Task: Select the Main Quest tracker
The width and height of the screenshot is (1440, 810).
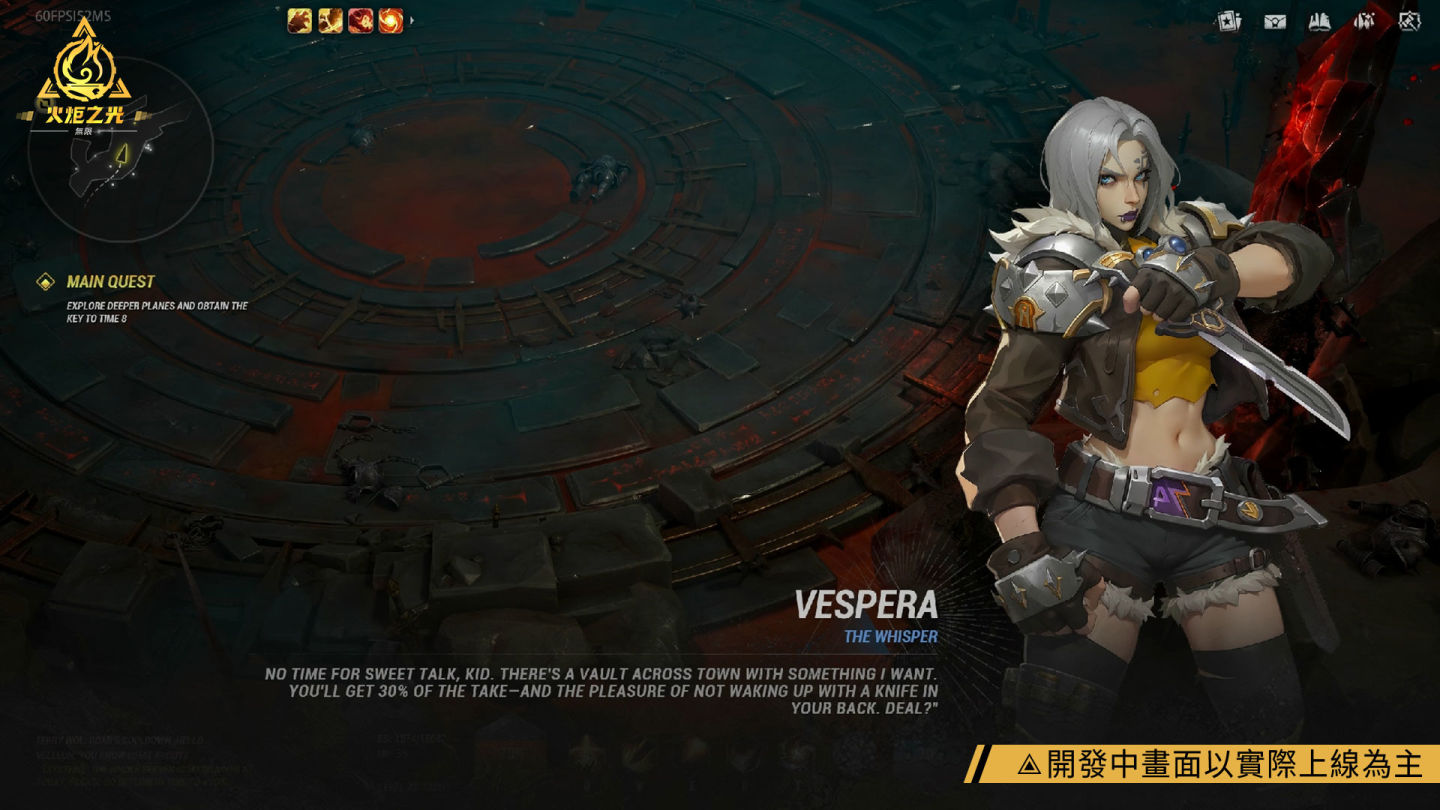Action: pos(110,282)
